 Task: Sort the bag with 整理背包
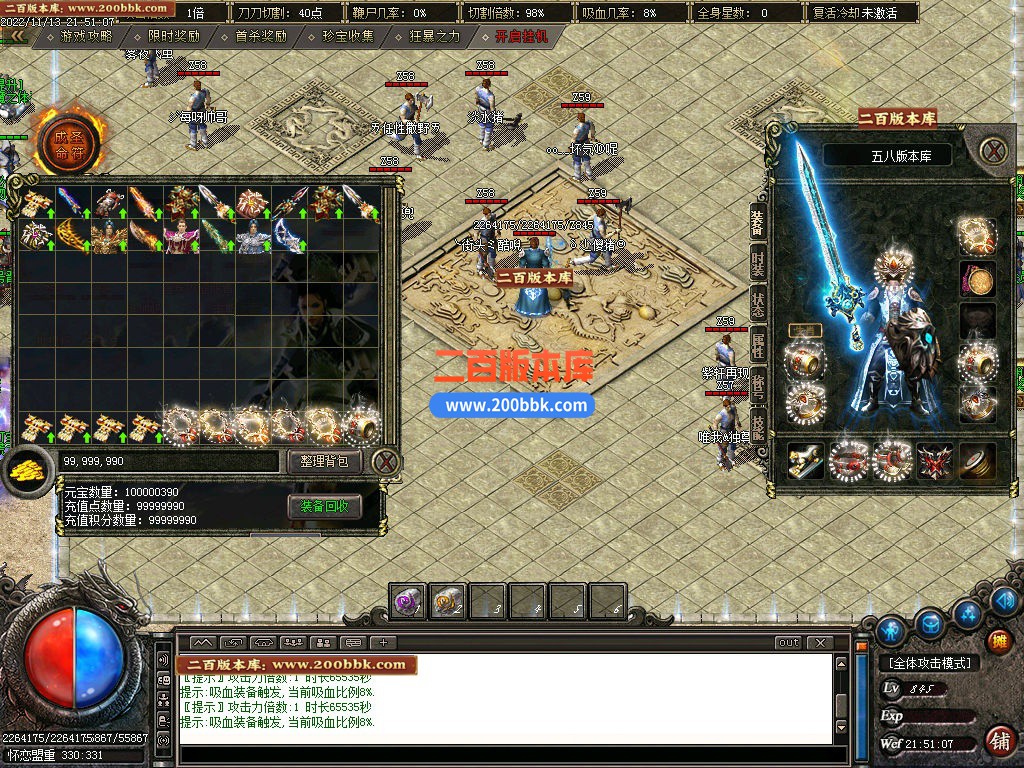coord(324,461)
